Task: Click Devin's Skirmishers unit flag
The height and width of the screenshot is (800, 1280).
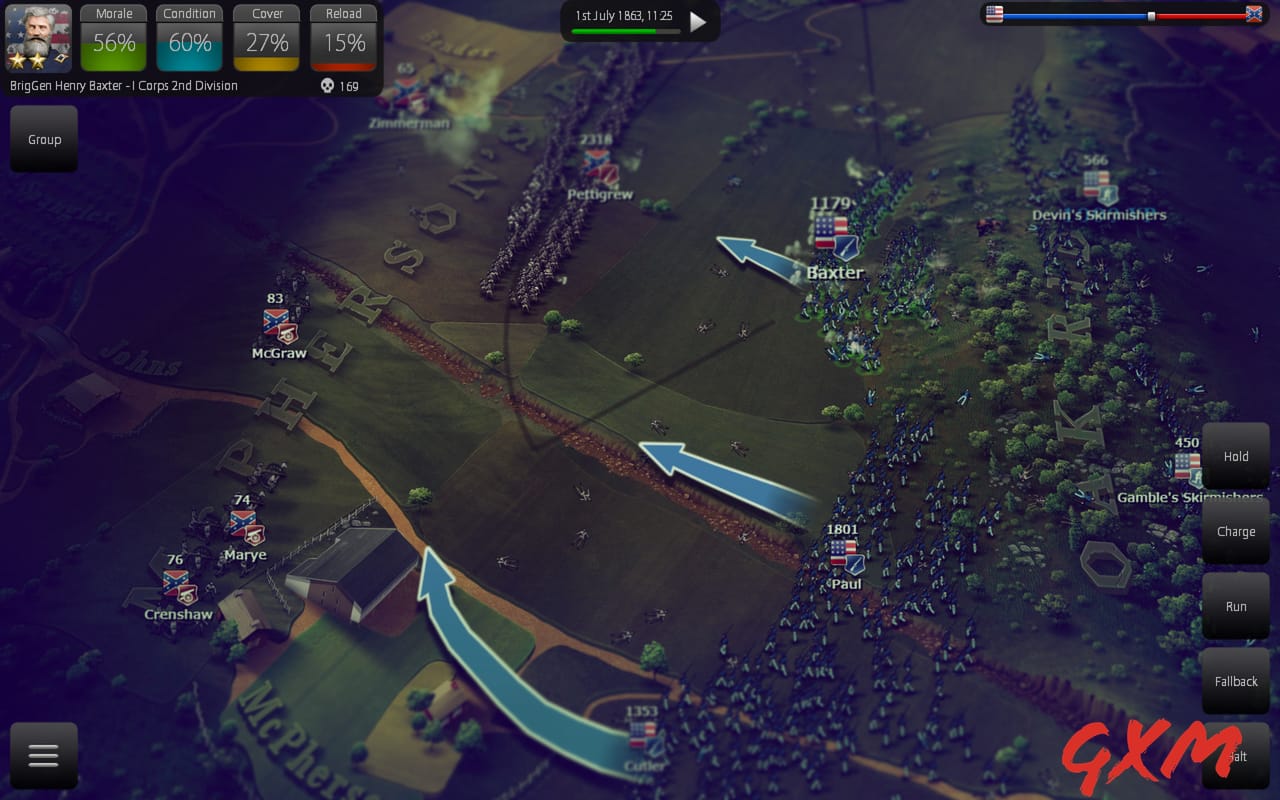Action: (1100, 186)
